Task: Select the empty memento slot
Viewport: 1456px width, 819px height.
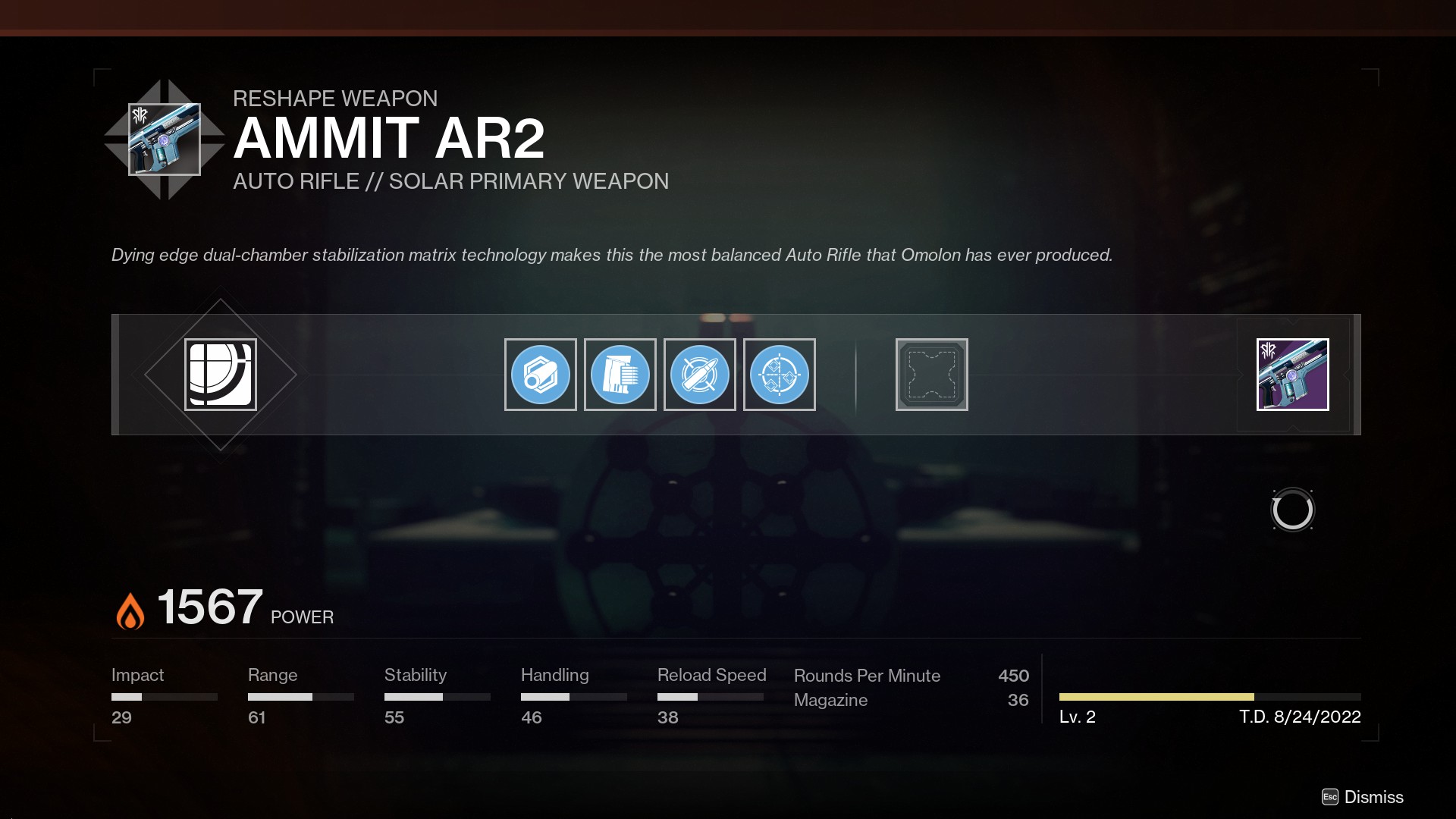Action: [932, 374]
